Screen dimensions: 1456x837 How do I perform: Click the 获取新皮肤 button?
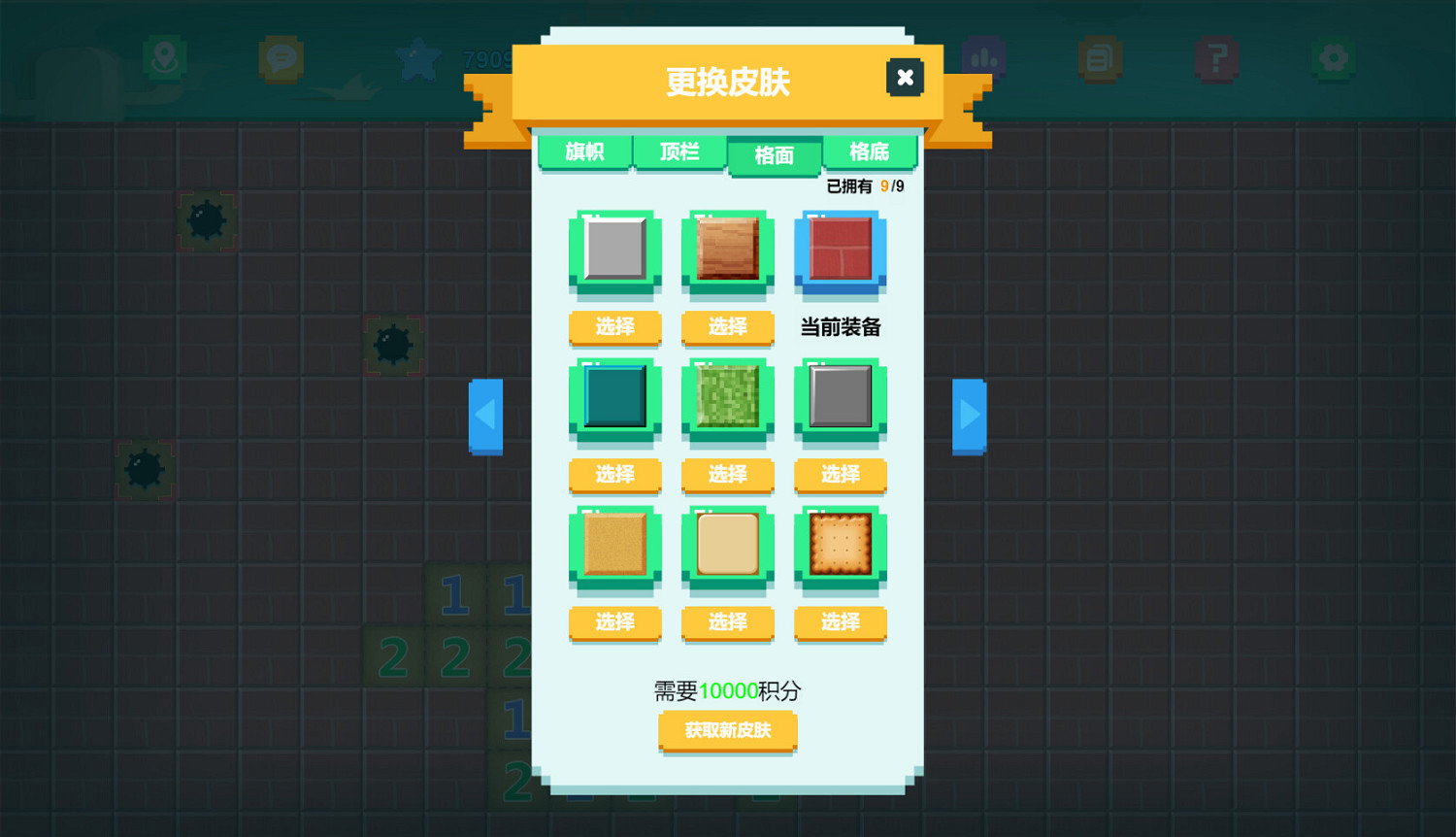point(727,731)
